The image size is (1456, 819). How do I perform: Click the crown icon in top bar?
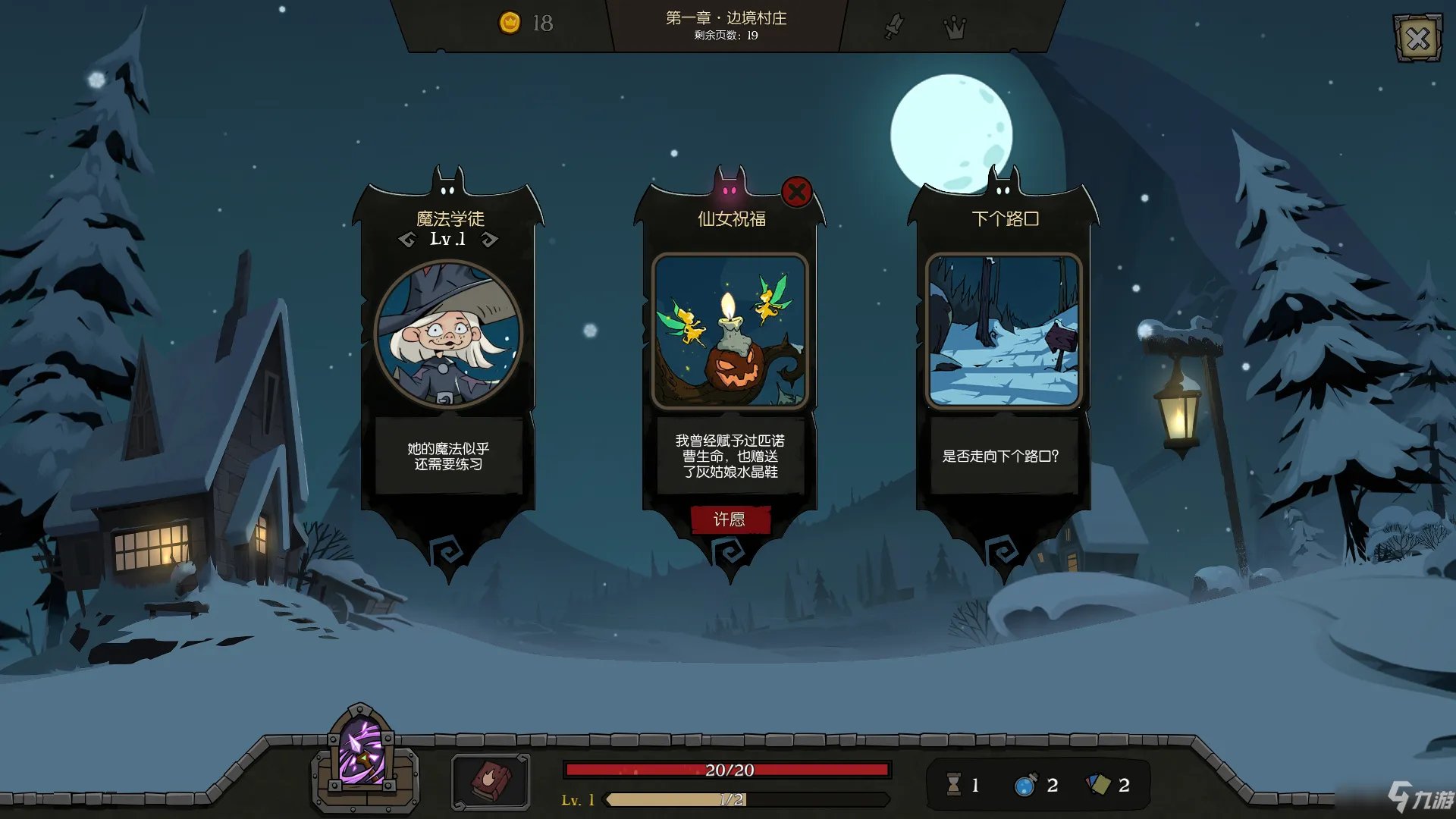coord(954,28)
